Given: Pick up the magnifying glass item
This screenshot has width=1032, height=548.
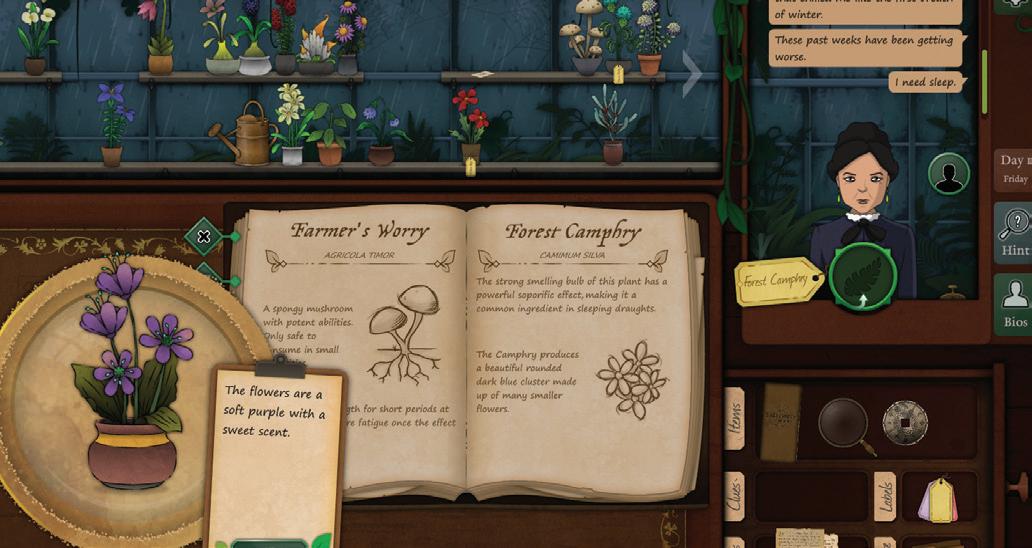Looking at the screenshot, I should click(x=843, y=421).
